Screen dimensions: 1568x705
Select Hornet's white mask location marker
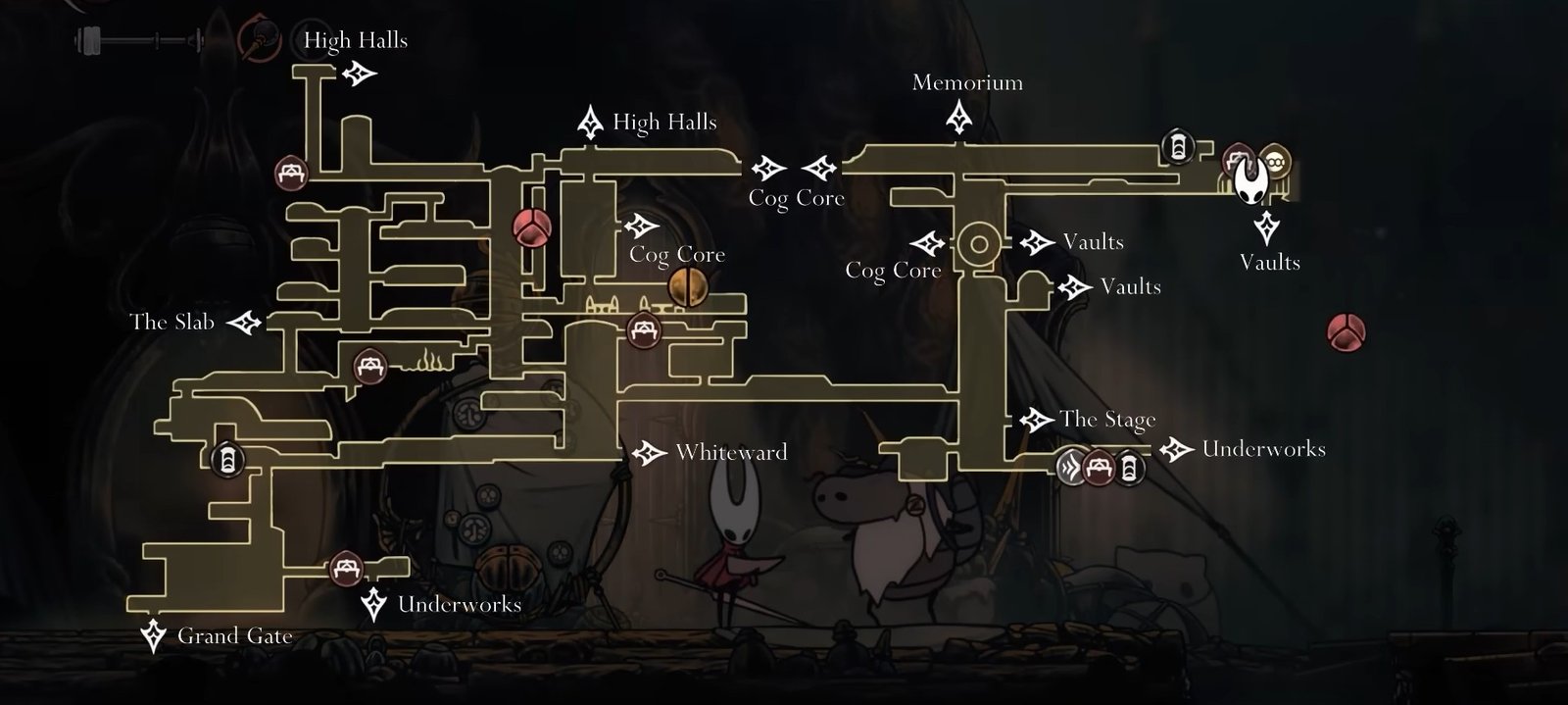1251,181
